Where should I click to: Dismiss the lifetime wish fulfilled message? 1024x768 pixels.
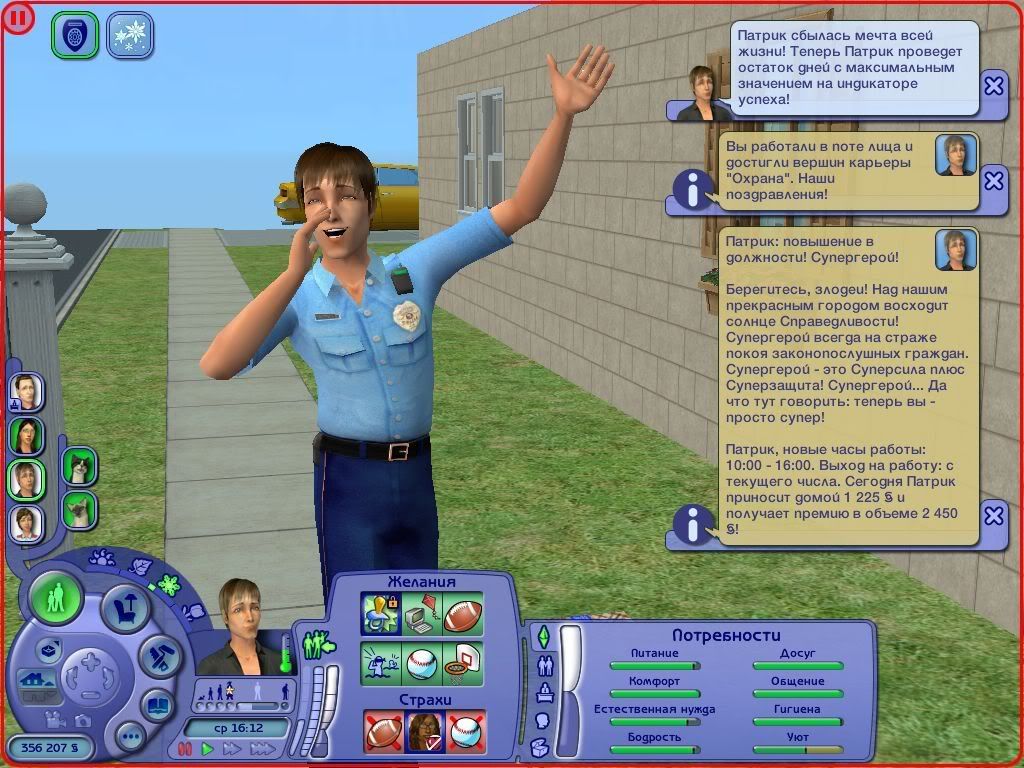click(x=993, y=86)
